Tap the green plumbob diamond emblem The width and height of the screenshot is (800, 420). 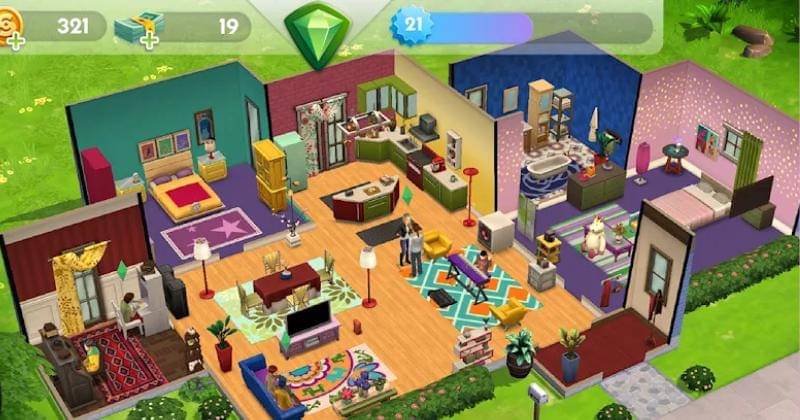(317, 32)
